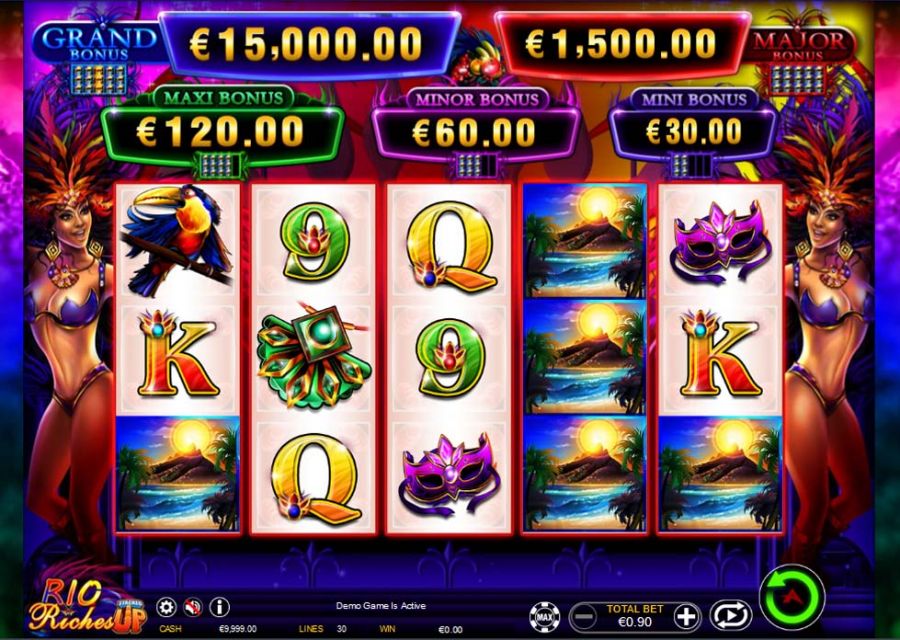
Task: Open settings via the gear icon
Action: (166, 607)
